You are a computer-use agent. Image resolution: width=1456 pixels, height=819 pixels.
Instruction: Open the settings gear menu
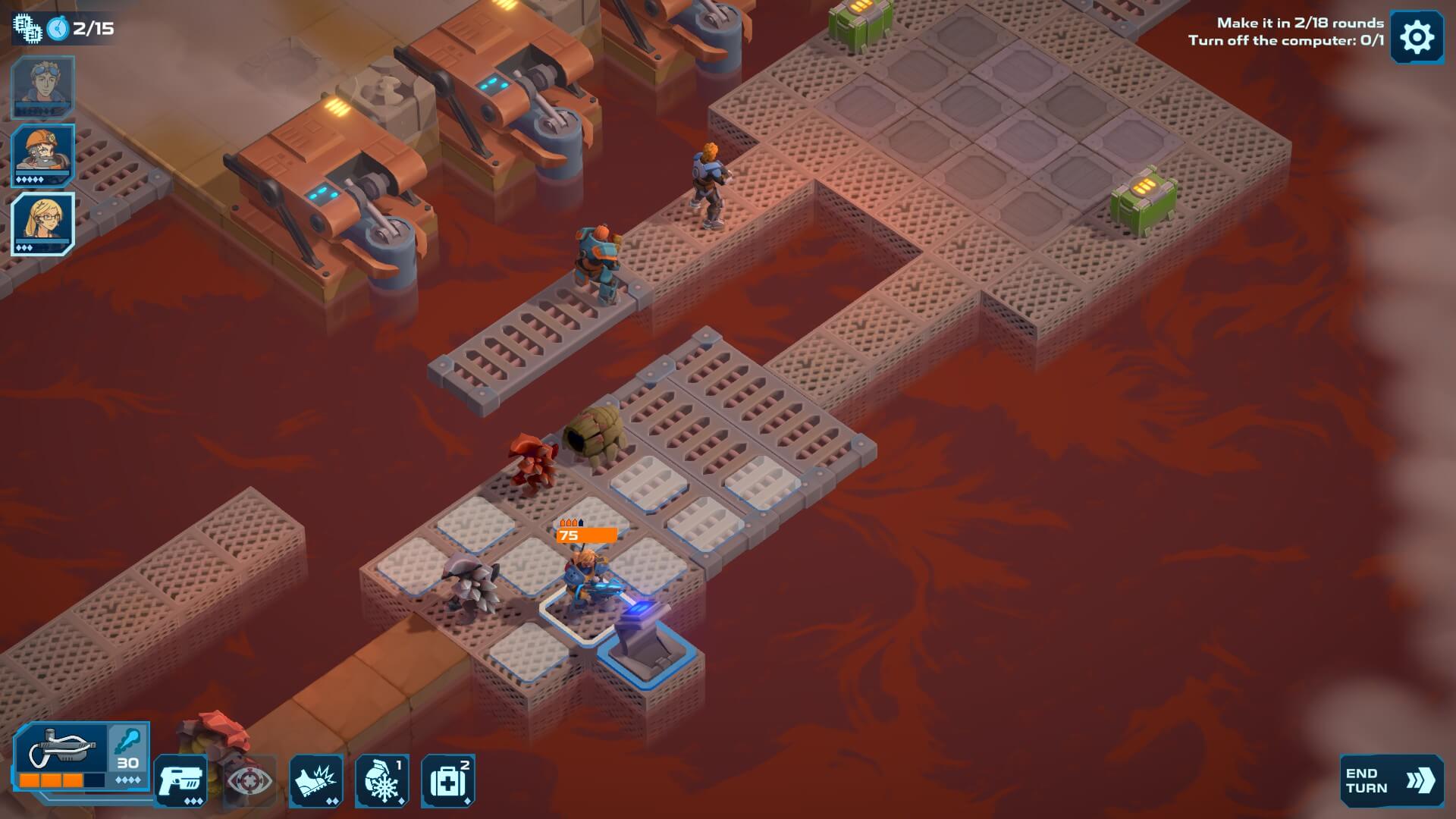[x=1416, y=37]
